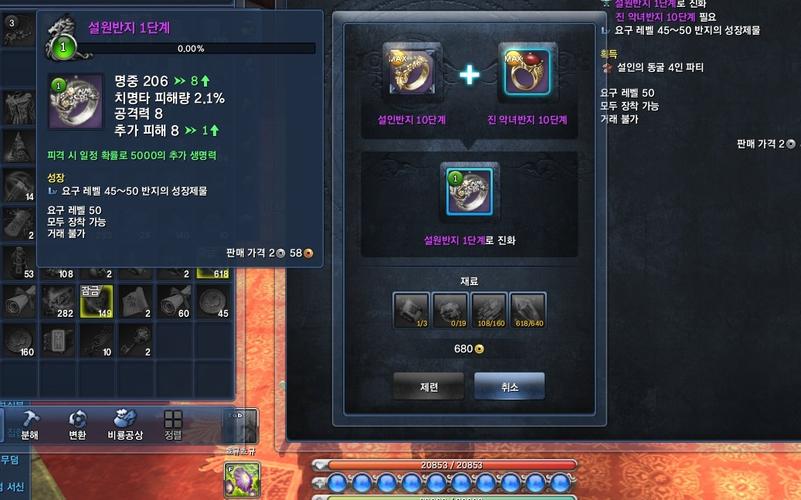Image resolution: width=801 pixels, height=500 pixels.
Task: Select the material slot showing 1/3
Action: pyautogui.click(x=411, y=310)
